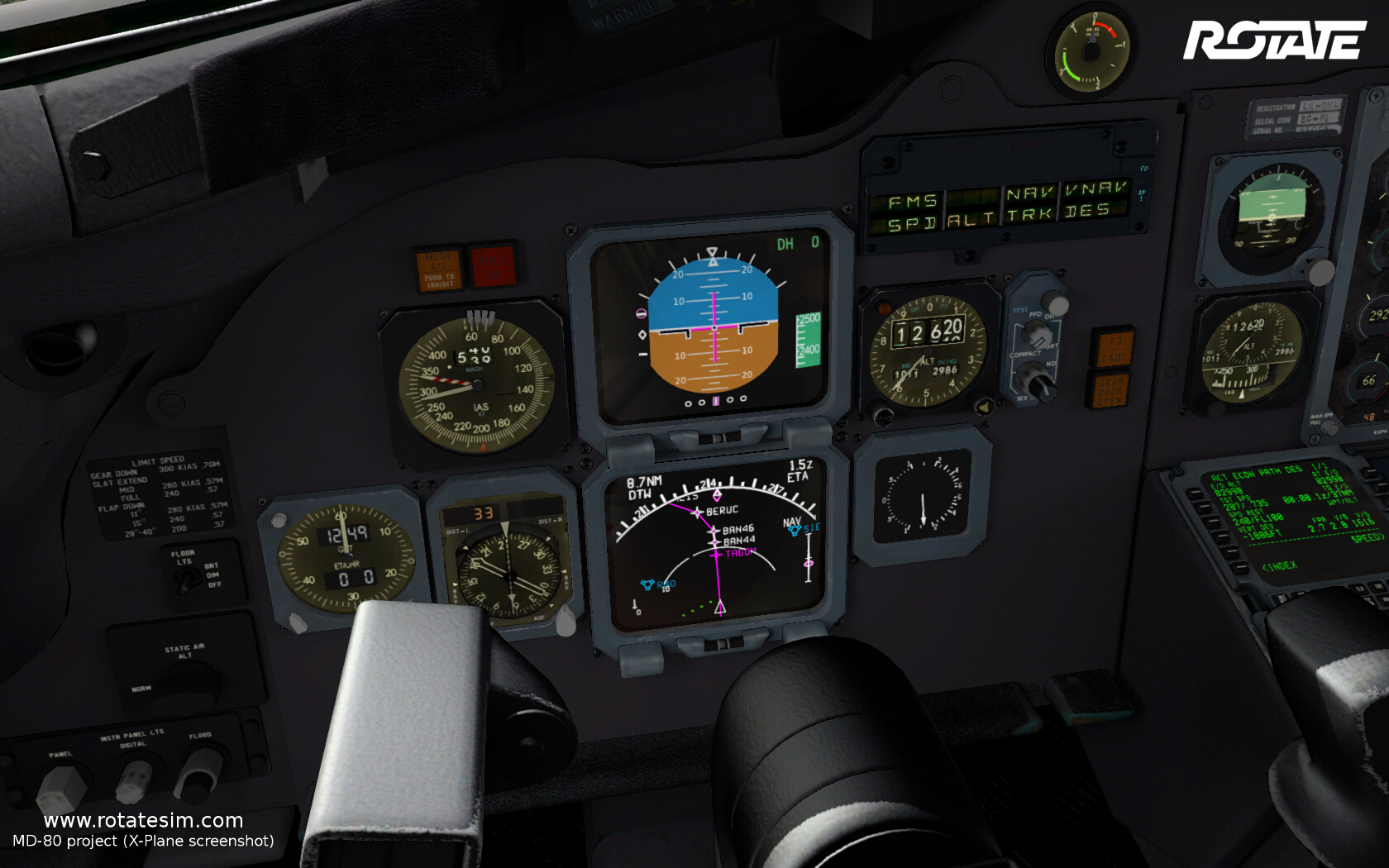The width and height of the screenshot is (1389, 868).
Task: Adjust the DIGITAL instrument lights knob
Action: coord(135,780)
